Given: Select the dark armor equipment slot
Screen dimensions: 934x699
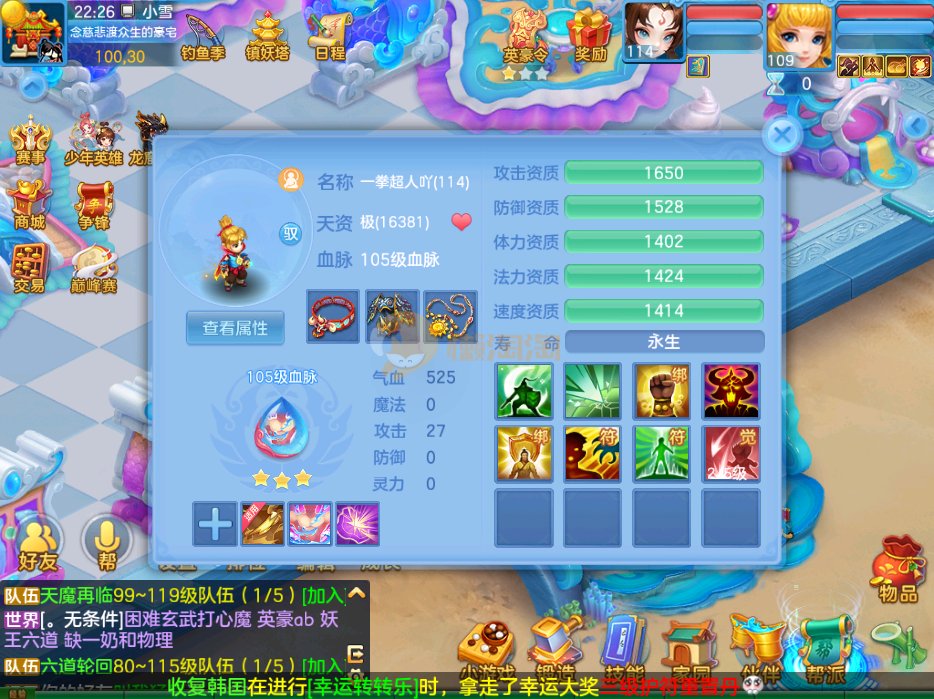Looking at the screenshot, I should [391, 315].
